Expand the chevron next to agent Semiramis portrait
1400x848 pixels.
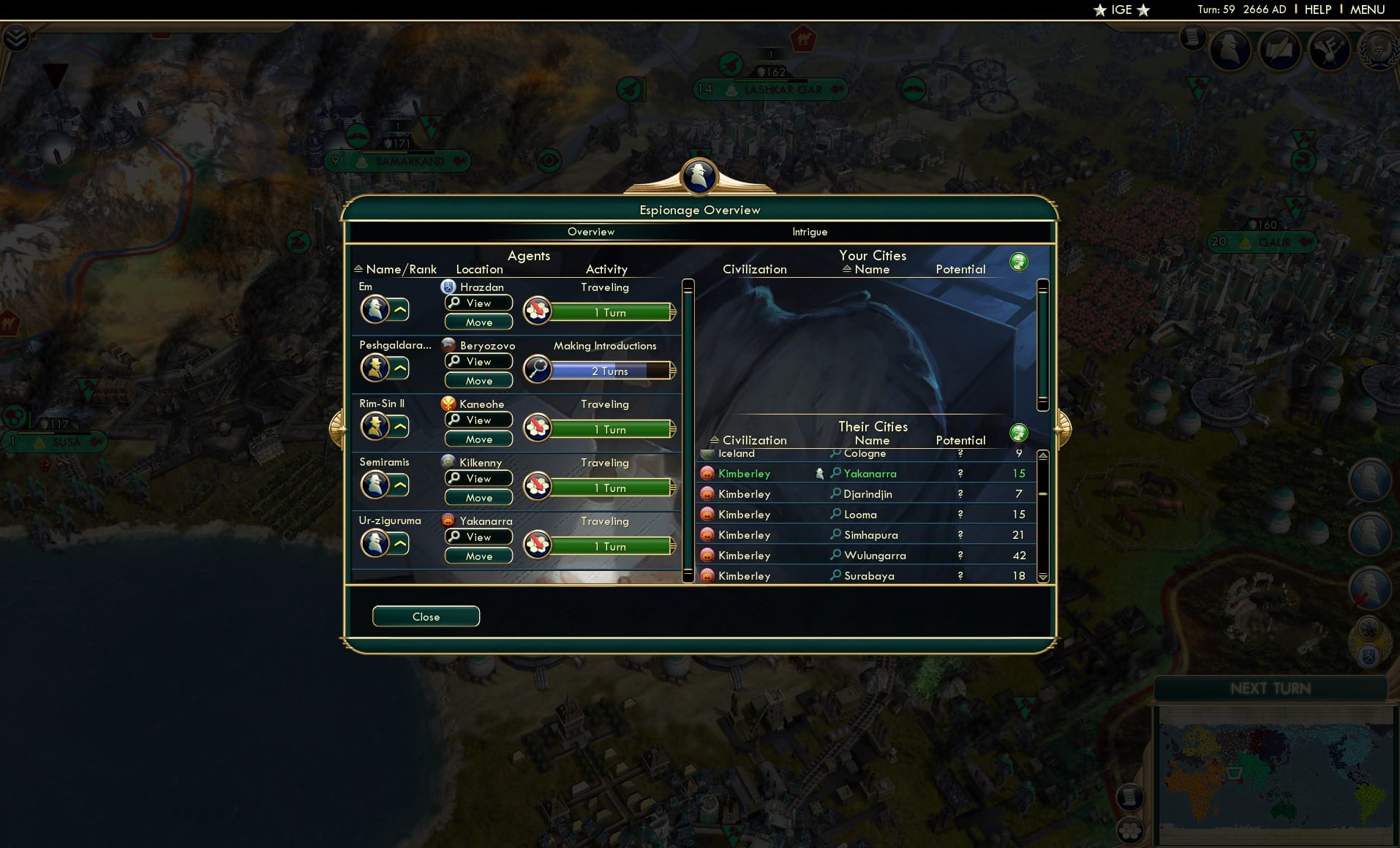click(x=399, y=484)
